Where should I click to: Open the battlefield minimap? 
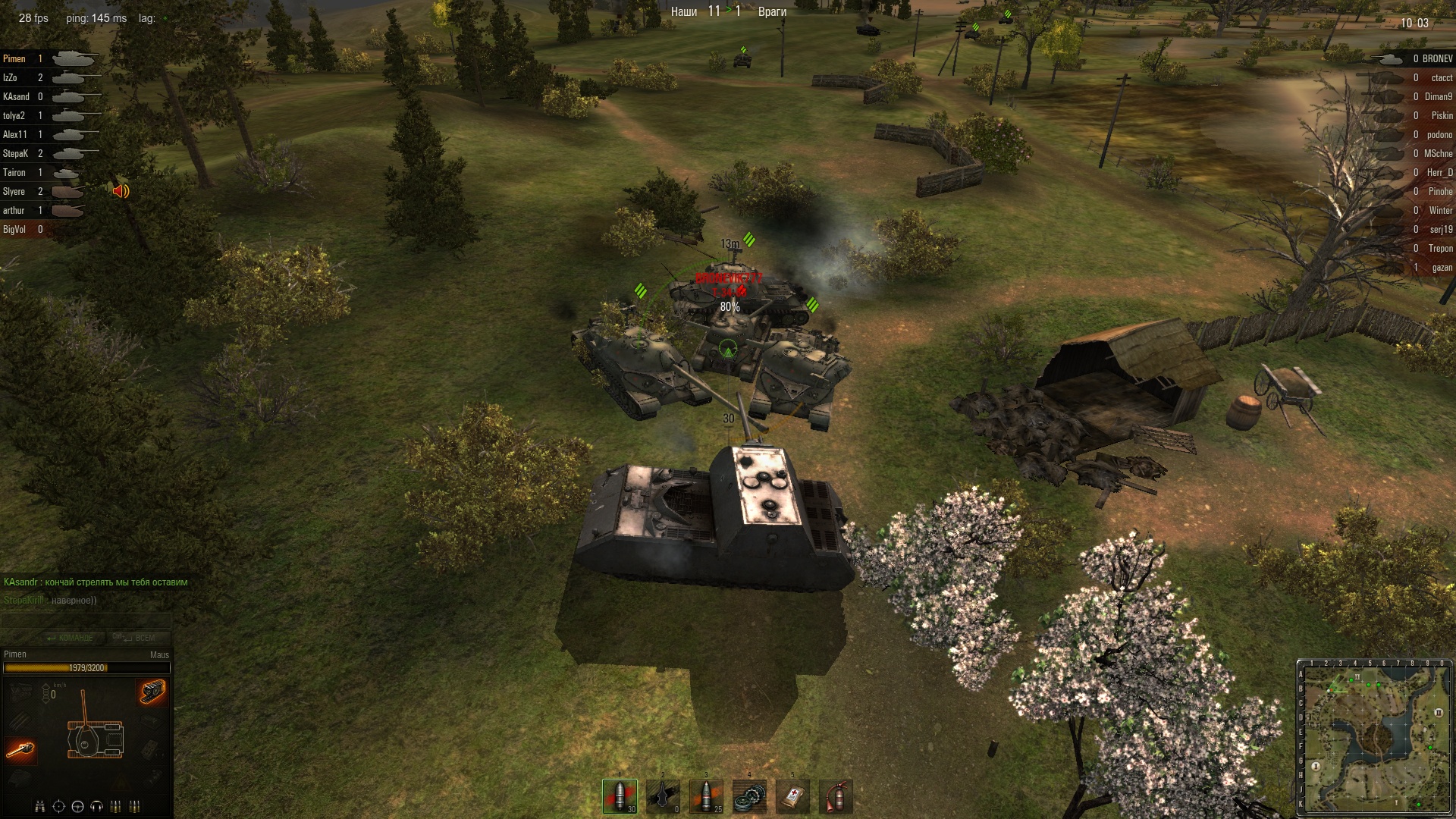[1374, 737]
